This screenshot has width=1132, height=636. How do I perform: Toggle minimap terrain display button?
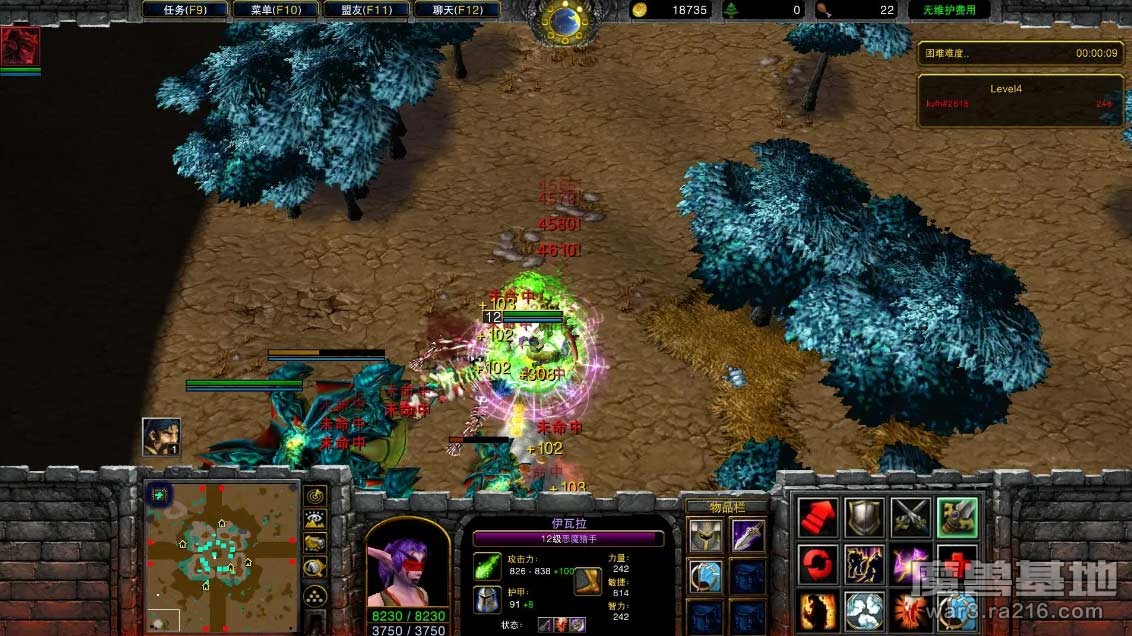pyautogui.click(x=316, y=520)
